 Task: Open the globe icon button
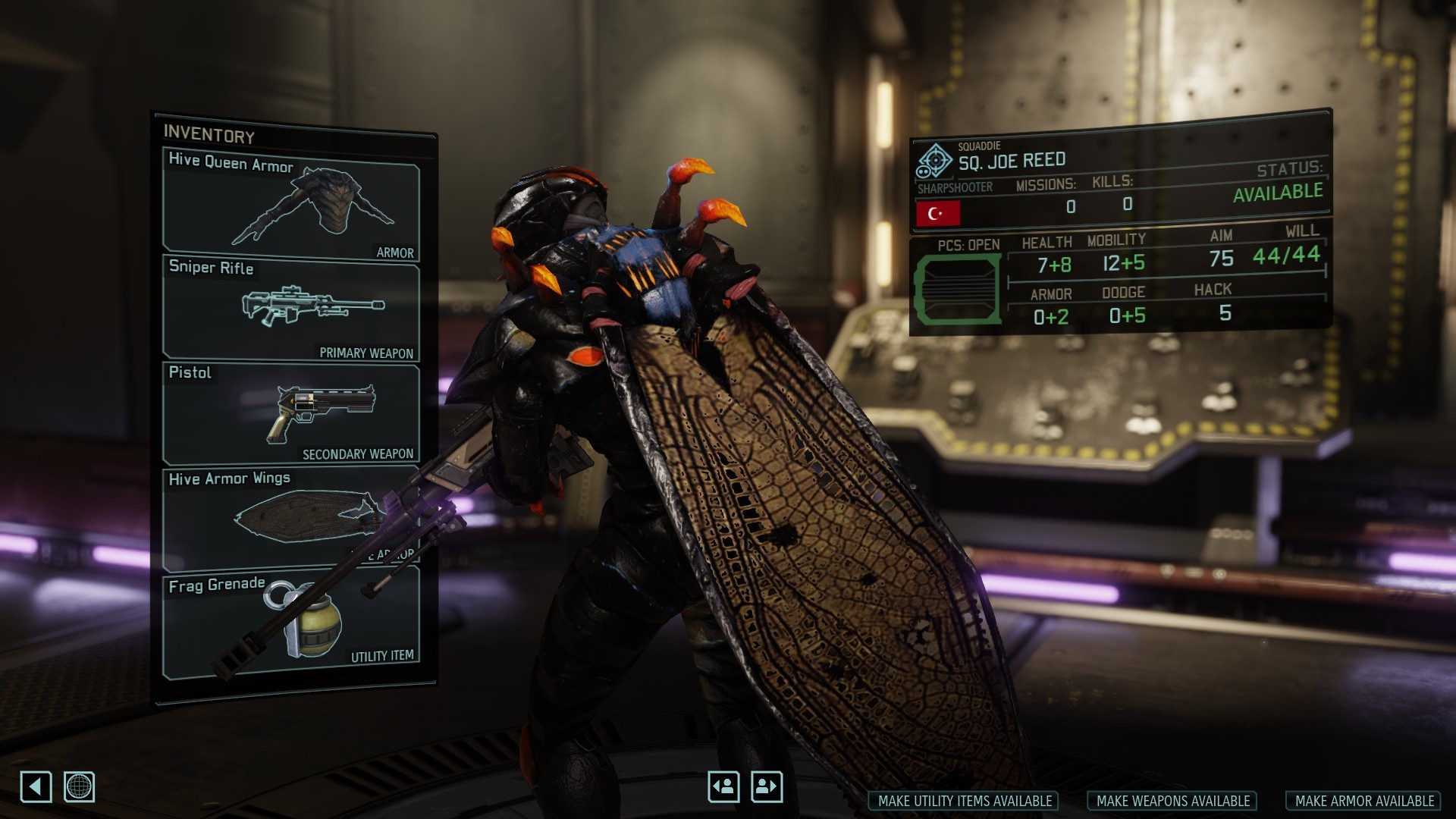pos(79,786)
